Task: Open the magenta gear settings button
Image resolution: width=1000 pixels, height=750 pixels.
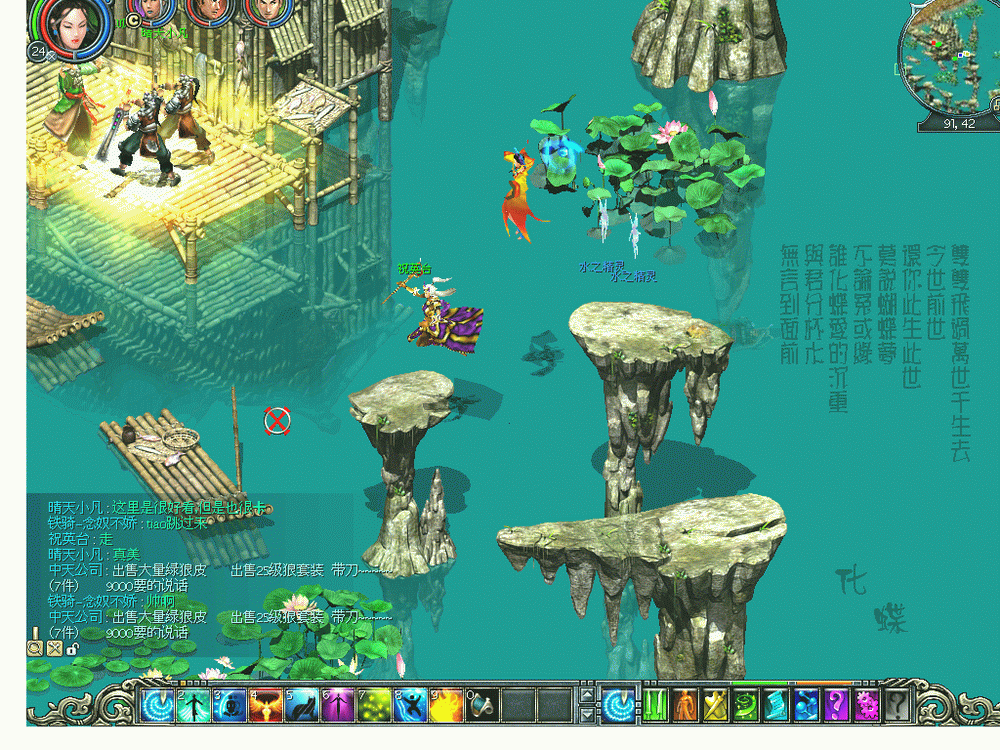Action: (x=866, y=704)
